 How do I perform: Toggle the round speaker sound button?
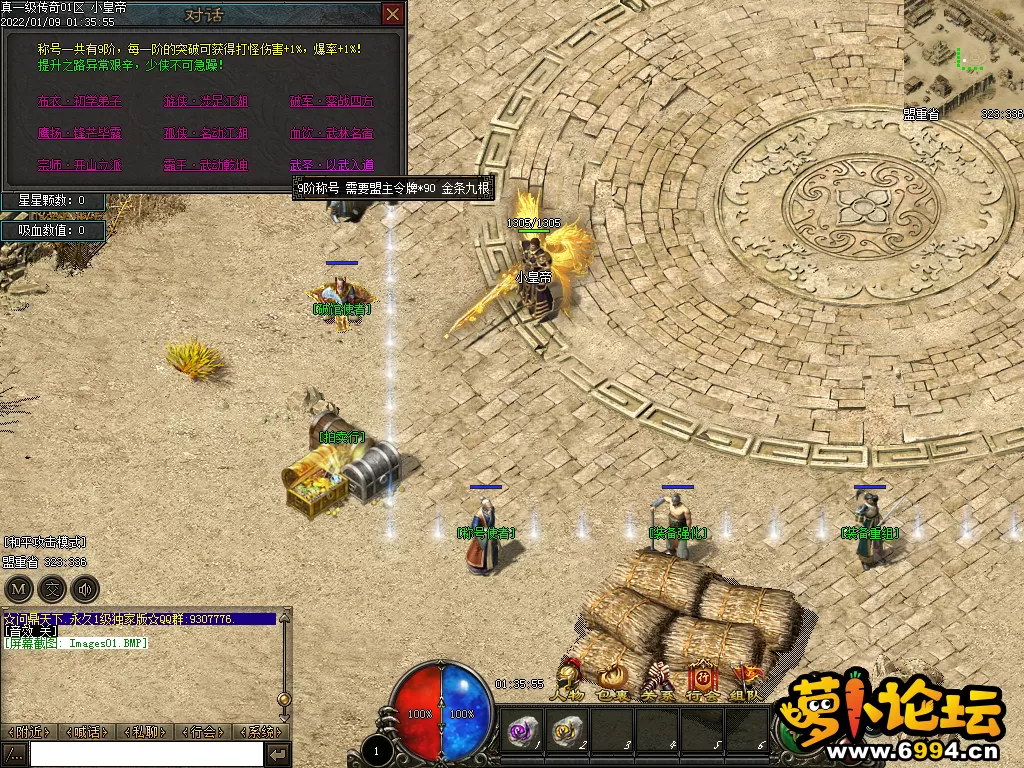(x=87, y=588)
